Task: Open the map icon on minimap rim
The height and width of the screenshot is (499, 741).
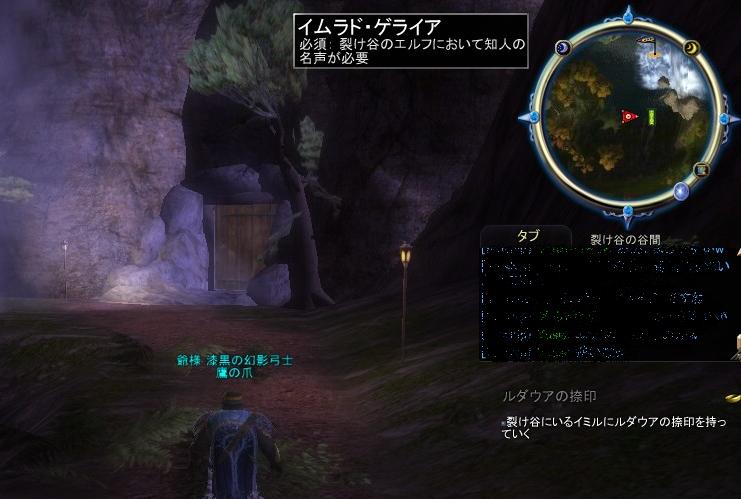Action: pyautogui.click(x=701, y=169)
